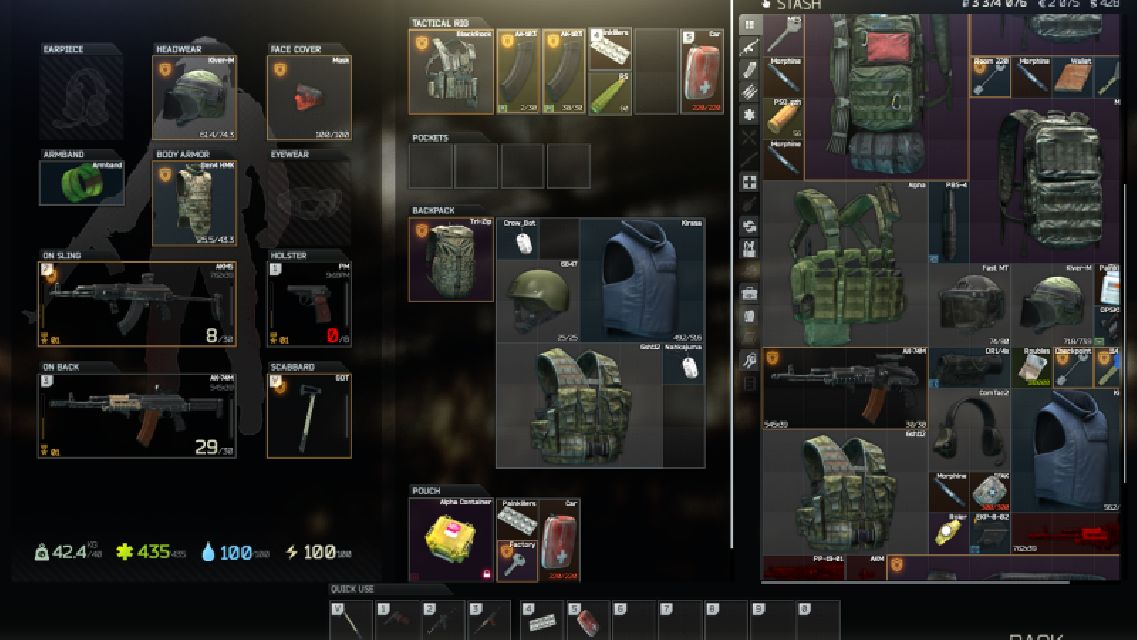Select the green armband slot
This screenshot has width=1137, height=640.
pos(82,183)
